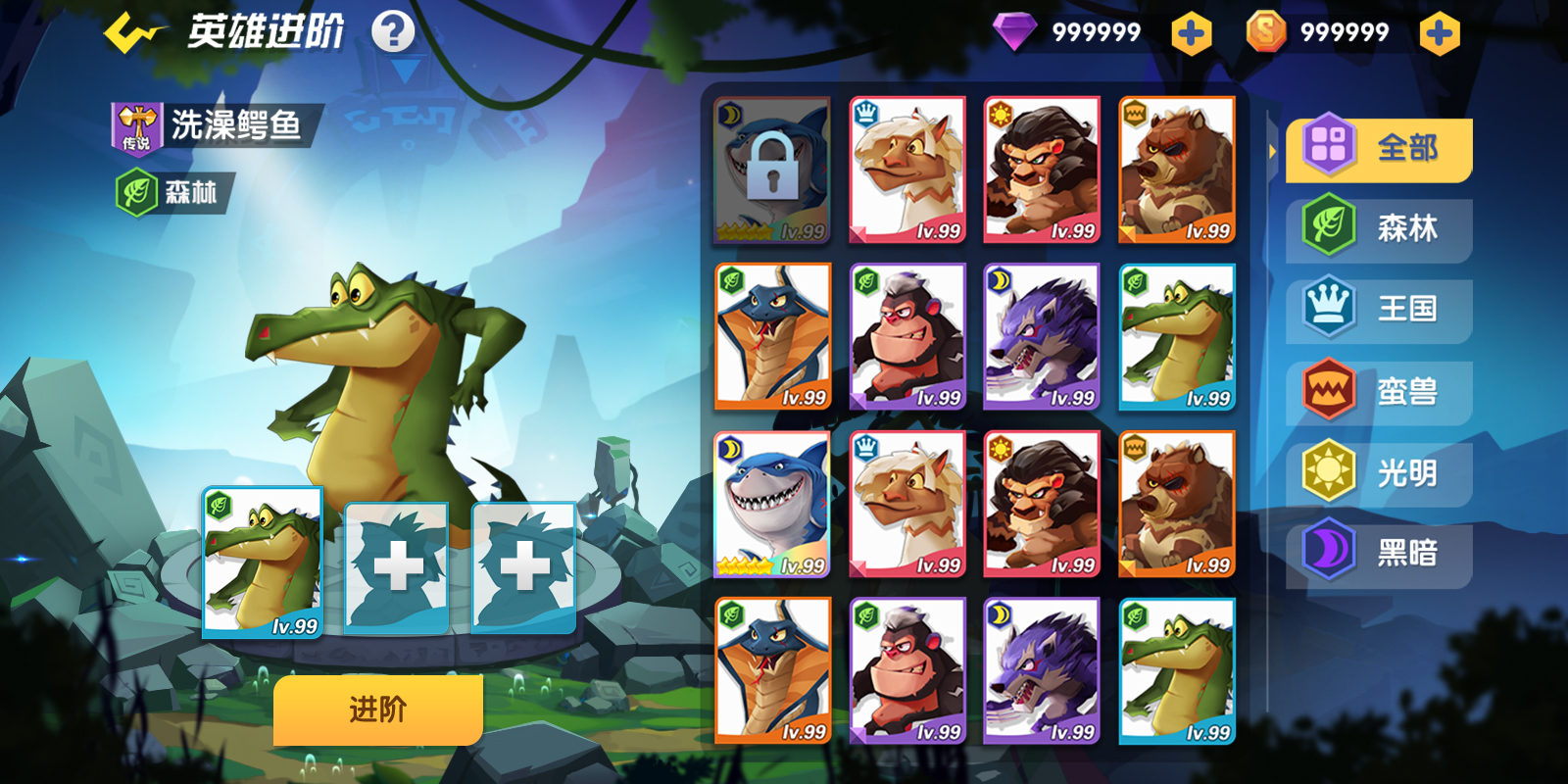Select the locked shark hero card
The image size is (1568, 784).
(x=772, y=171)
